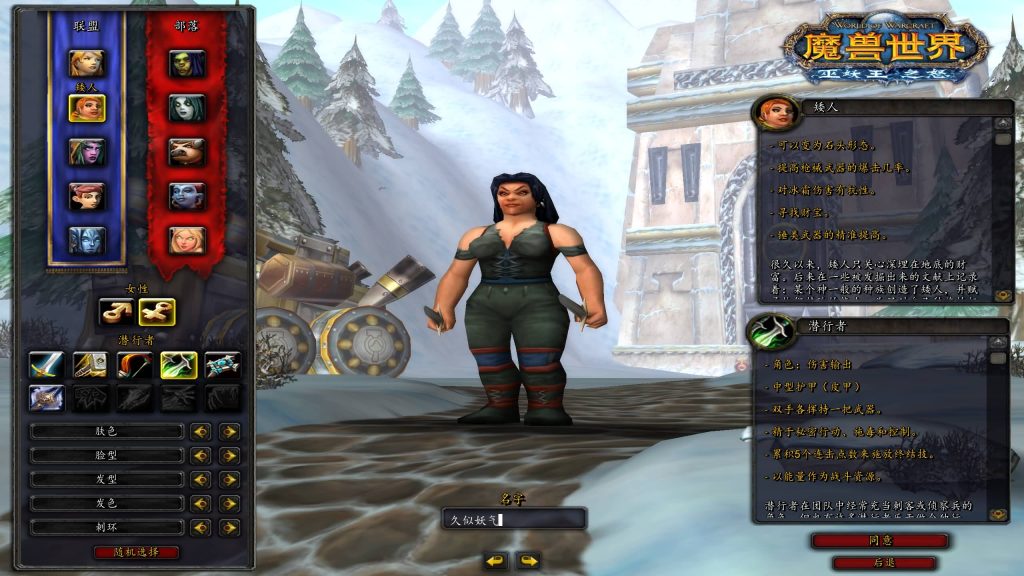Select the Blood Elf race portrait
The height and width of the screenshot is (576, 1024).
tap(186, 240)
